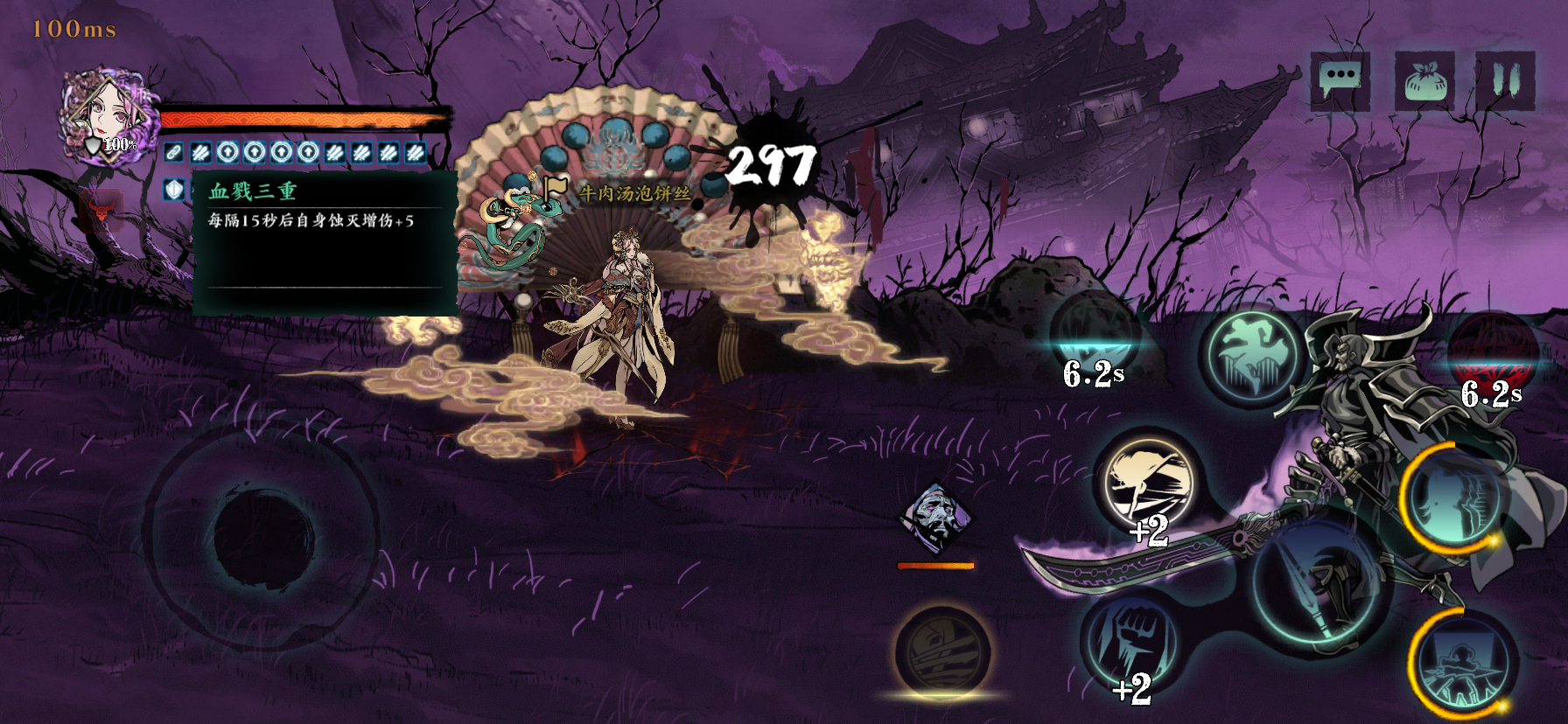Viewport: 1568px width, 724px height.
Task: Tap the red horned skull icon
Action: click(101, 210)
